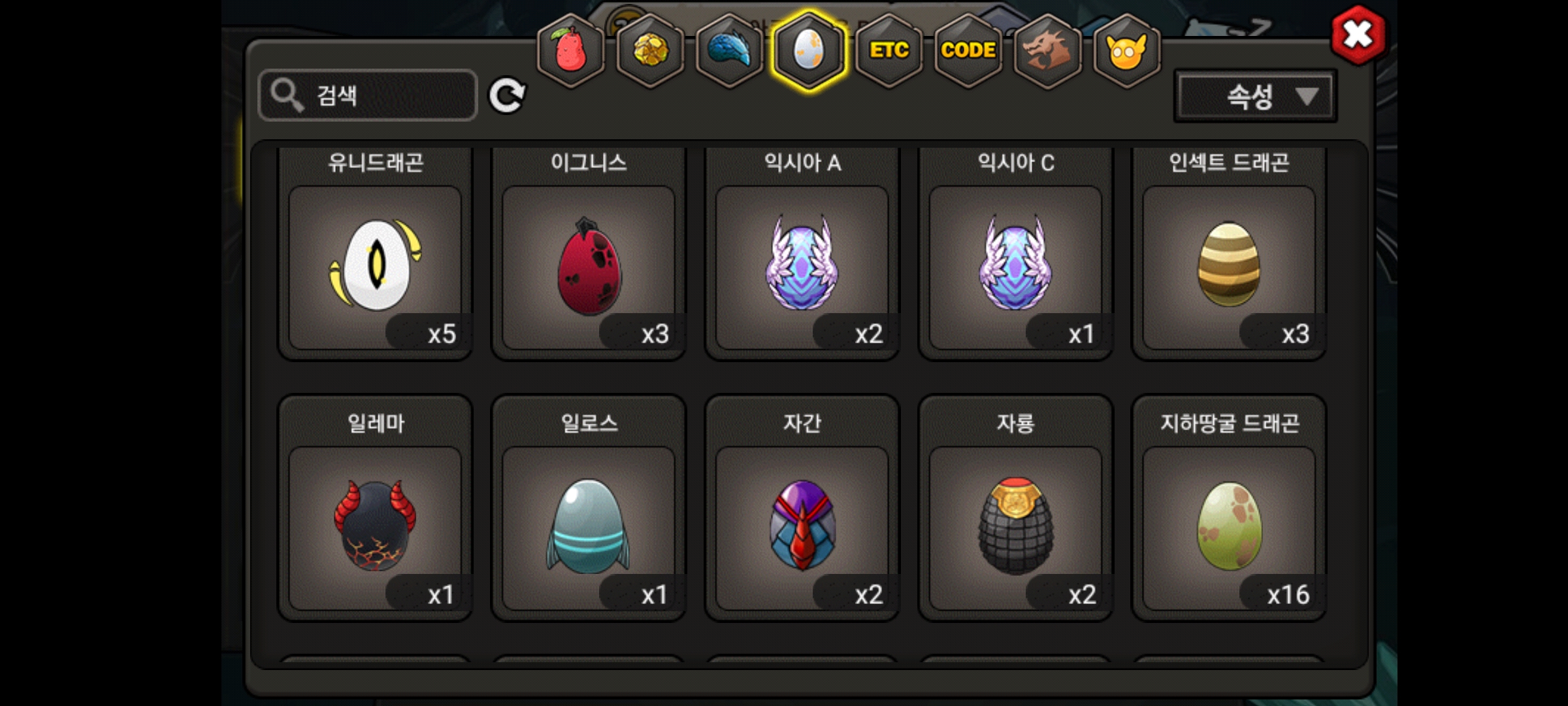Viewport: 1568px width, 706px height.
Task: Click the 검색 search field
Action: click(x=368, y=95)
